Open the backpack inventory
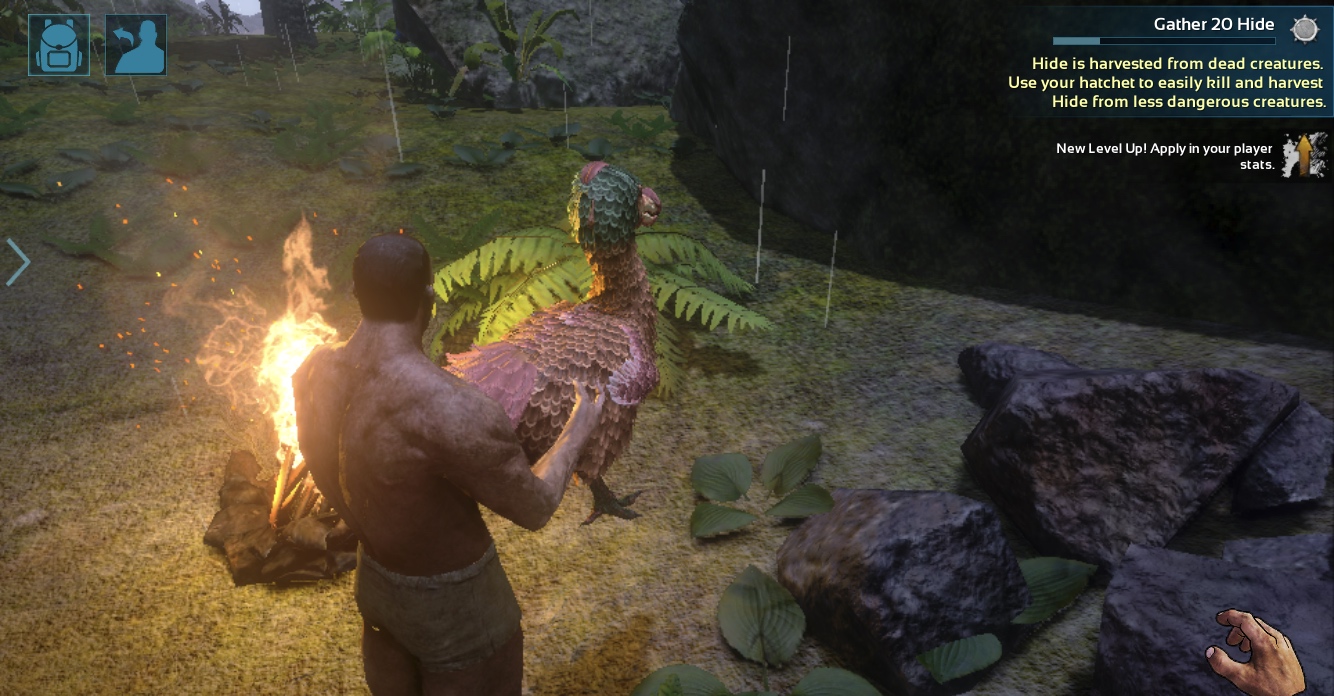The width and height of the screenshot is (1334, 696). (59, 45)
